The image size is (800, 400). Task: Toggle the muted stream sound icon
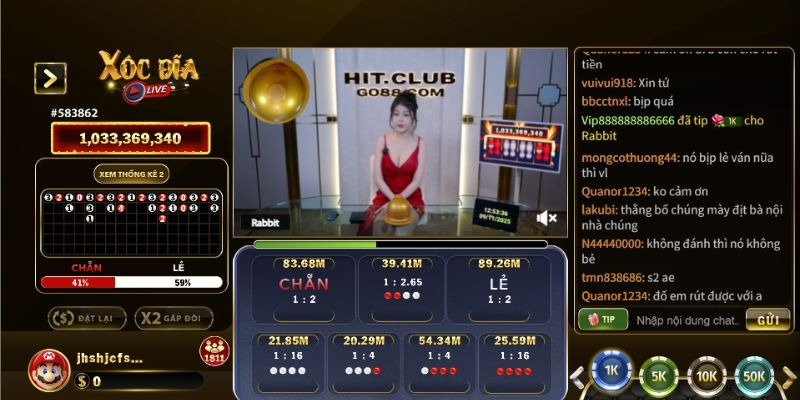tap(546, 217)
